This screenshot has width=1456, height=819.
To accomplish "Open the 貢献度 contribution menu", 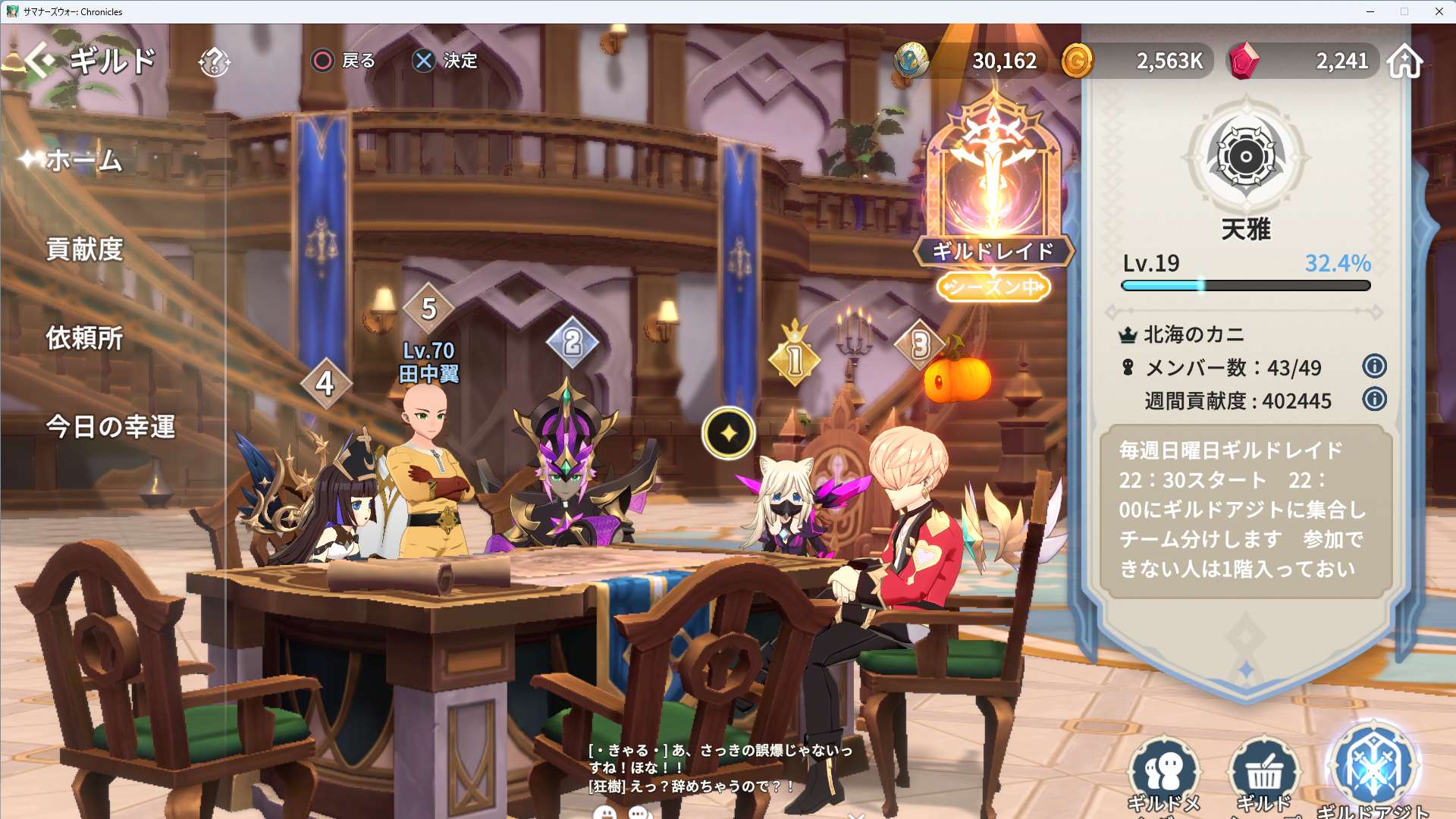I will [84, 249].
